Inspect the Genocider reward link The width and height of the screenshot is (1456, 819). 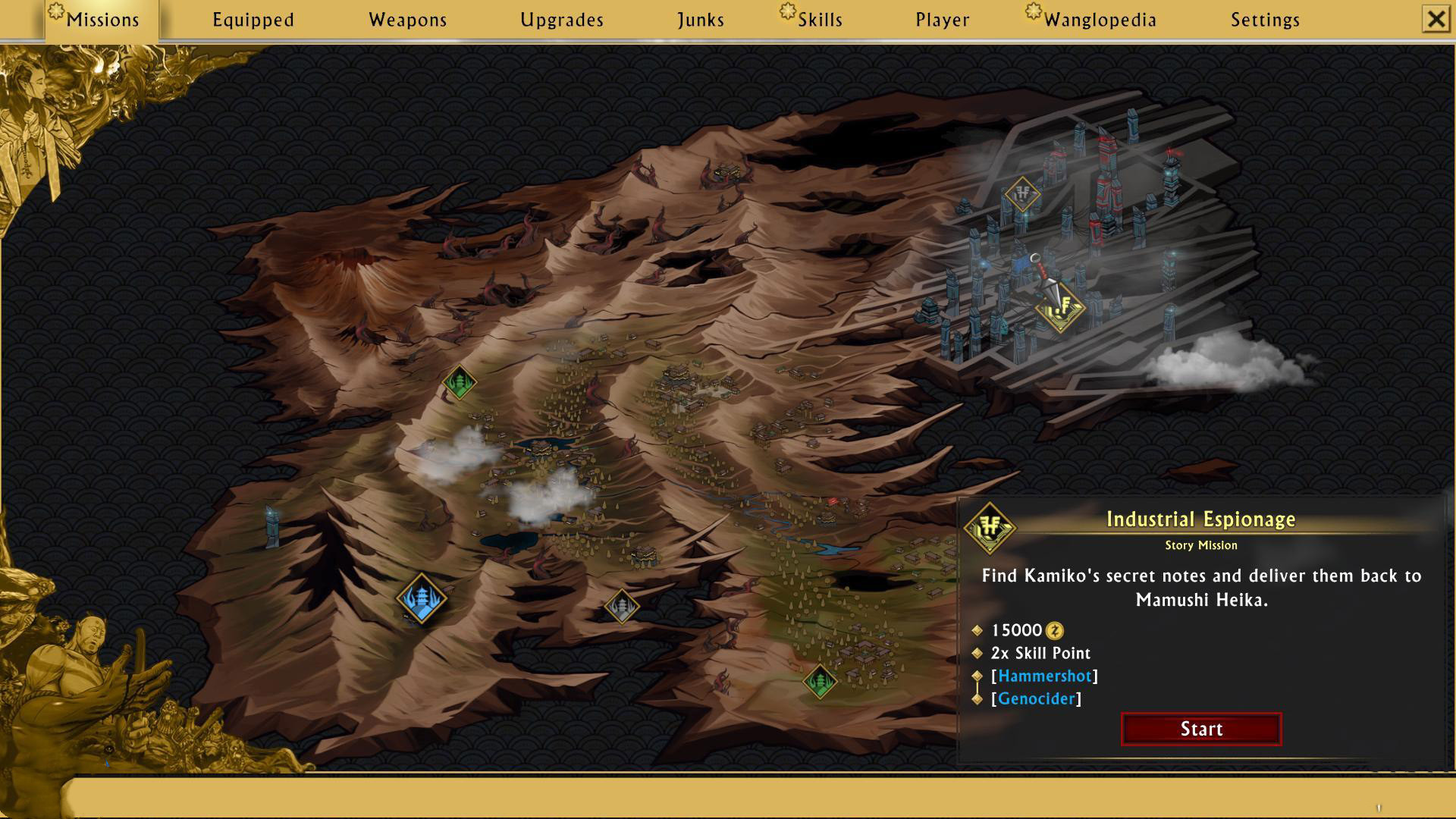pos(1036,698)
